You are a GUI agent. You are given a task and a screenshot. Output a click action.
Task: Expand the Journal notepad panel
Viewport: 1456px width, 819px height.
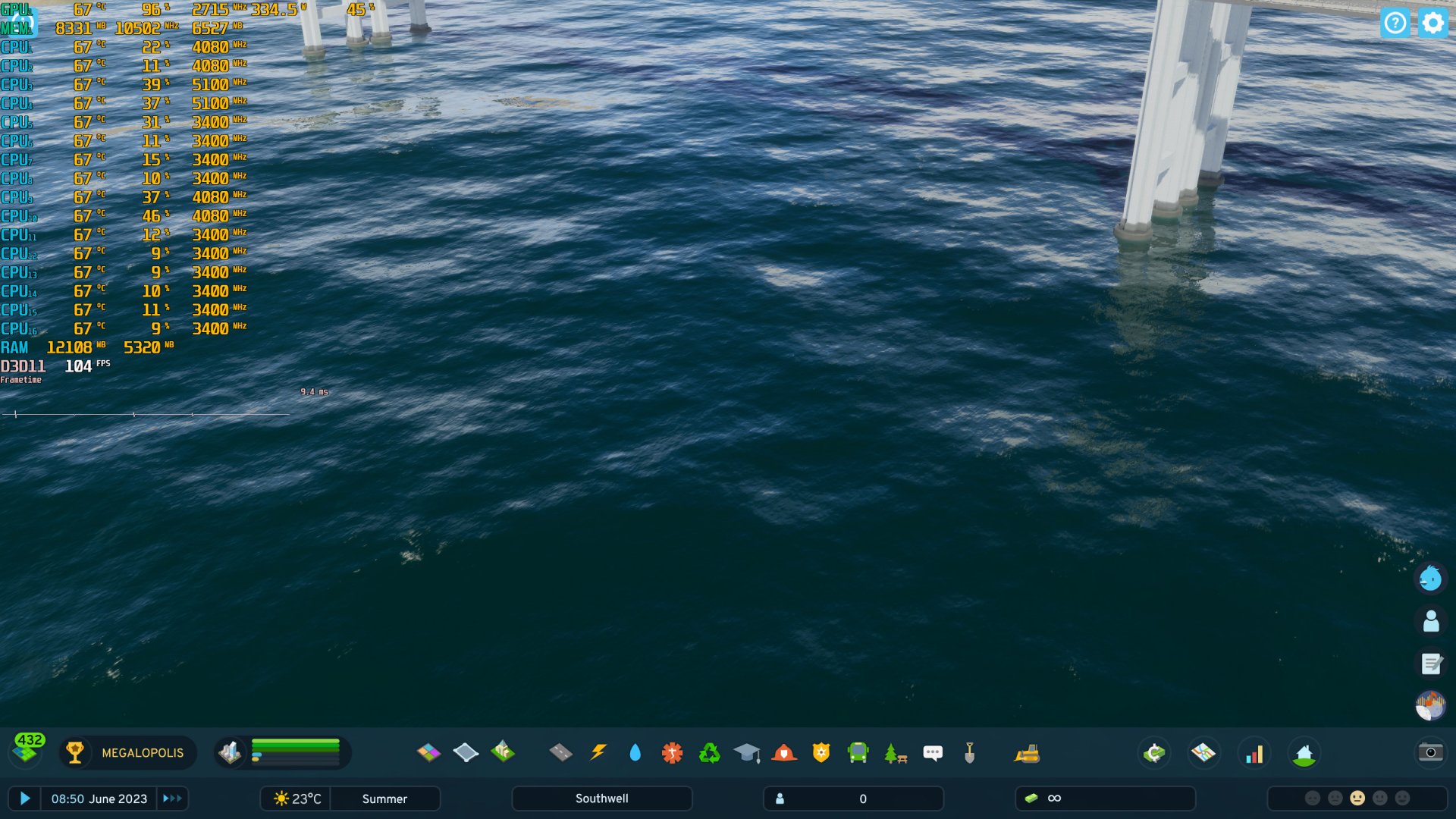(1432, 663)
